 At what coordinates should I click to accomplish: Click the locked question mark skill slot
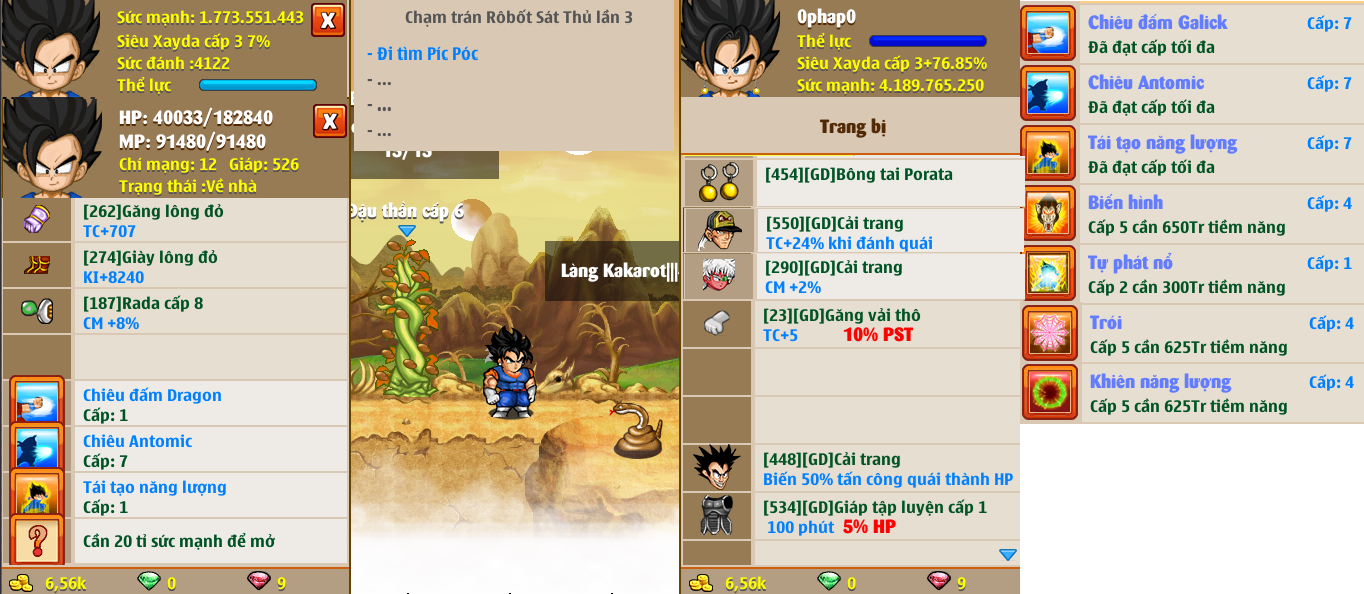[x=38, y=541]
